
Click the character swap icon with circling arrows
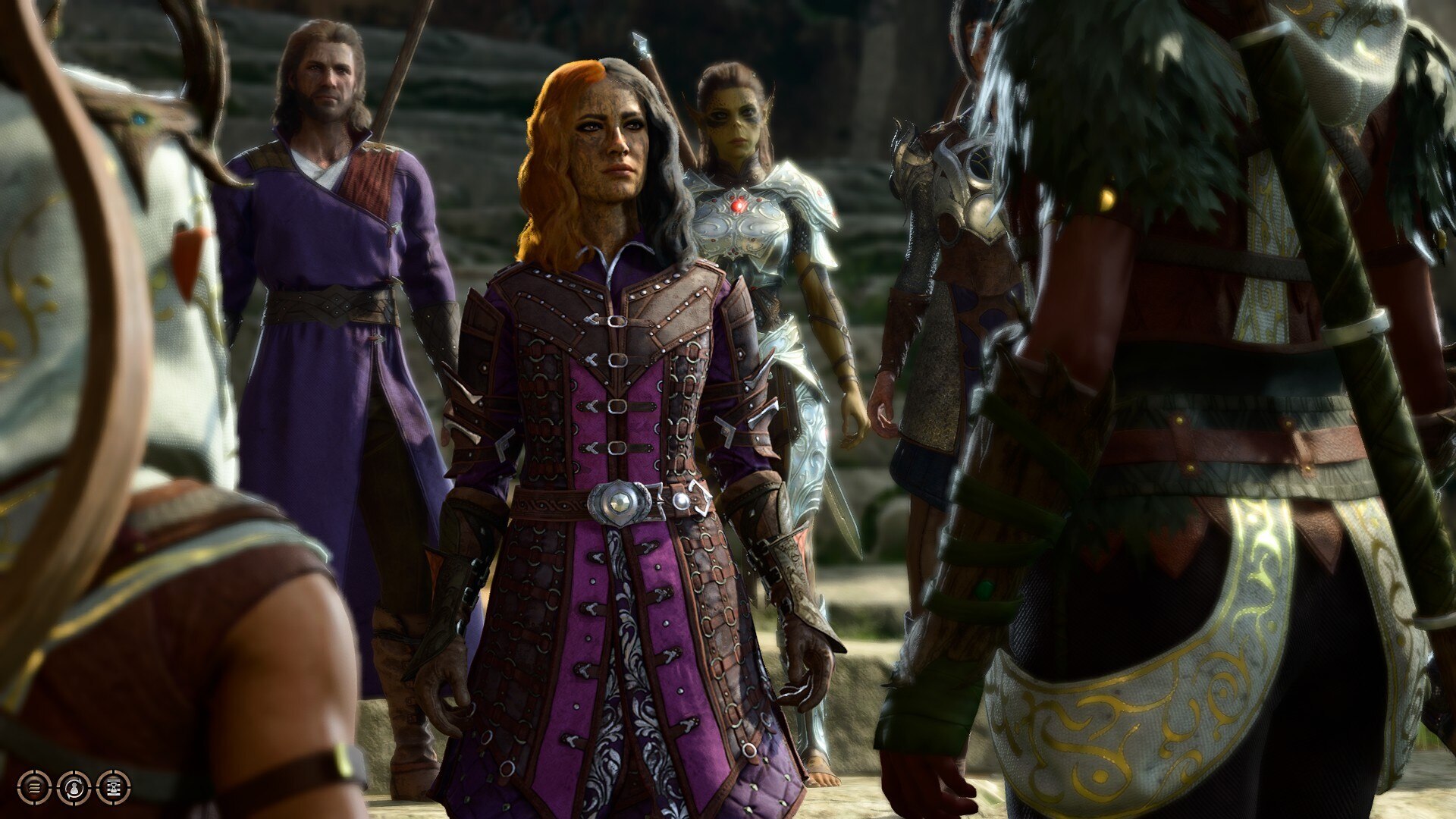(74, 788)
